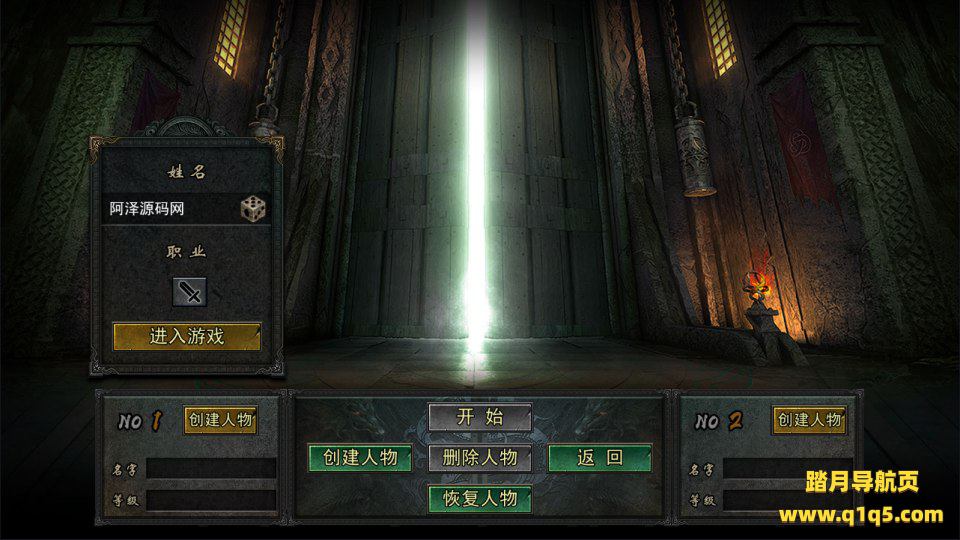Choose the green 创建人物 button in center panel
Screen dimensions: 960x540
(x=360, y=458)
